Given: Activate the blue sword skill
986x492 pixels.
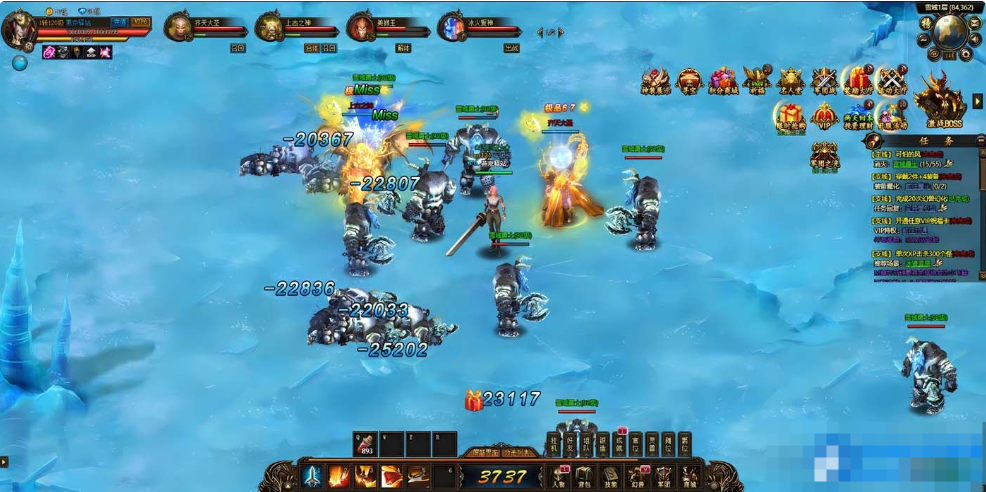Looking at the screenshot, I should 313,475.
